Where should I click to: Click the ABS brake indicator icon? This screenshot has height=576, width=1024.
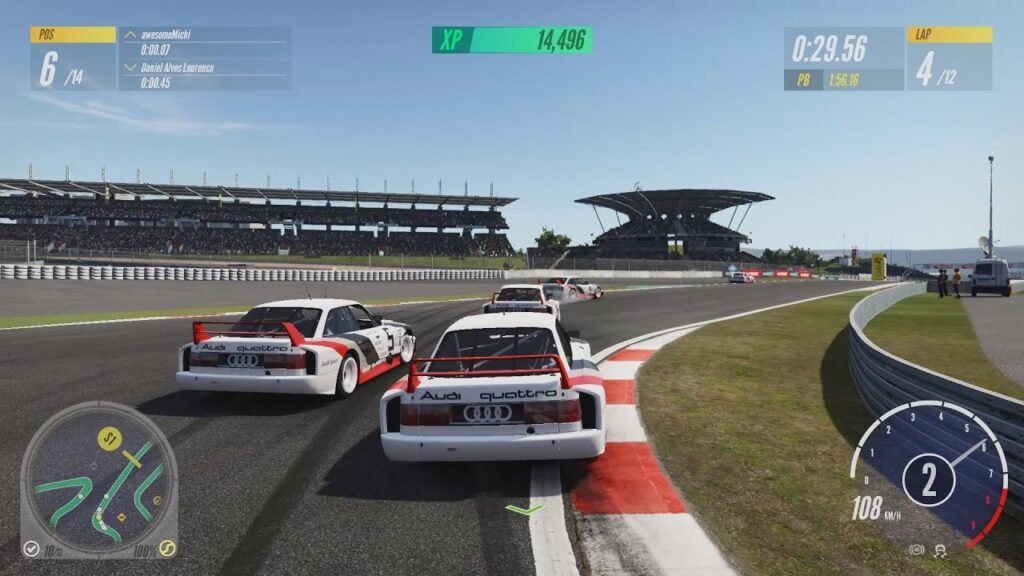tap(916, 550)
